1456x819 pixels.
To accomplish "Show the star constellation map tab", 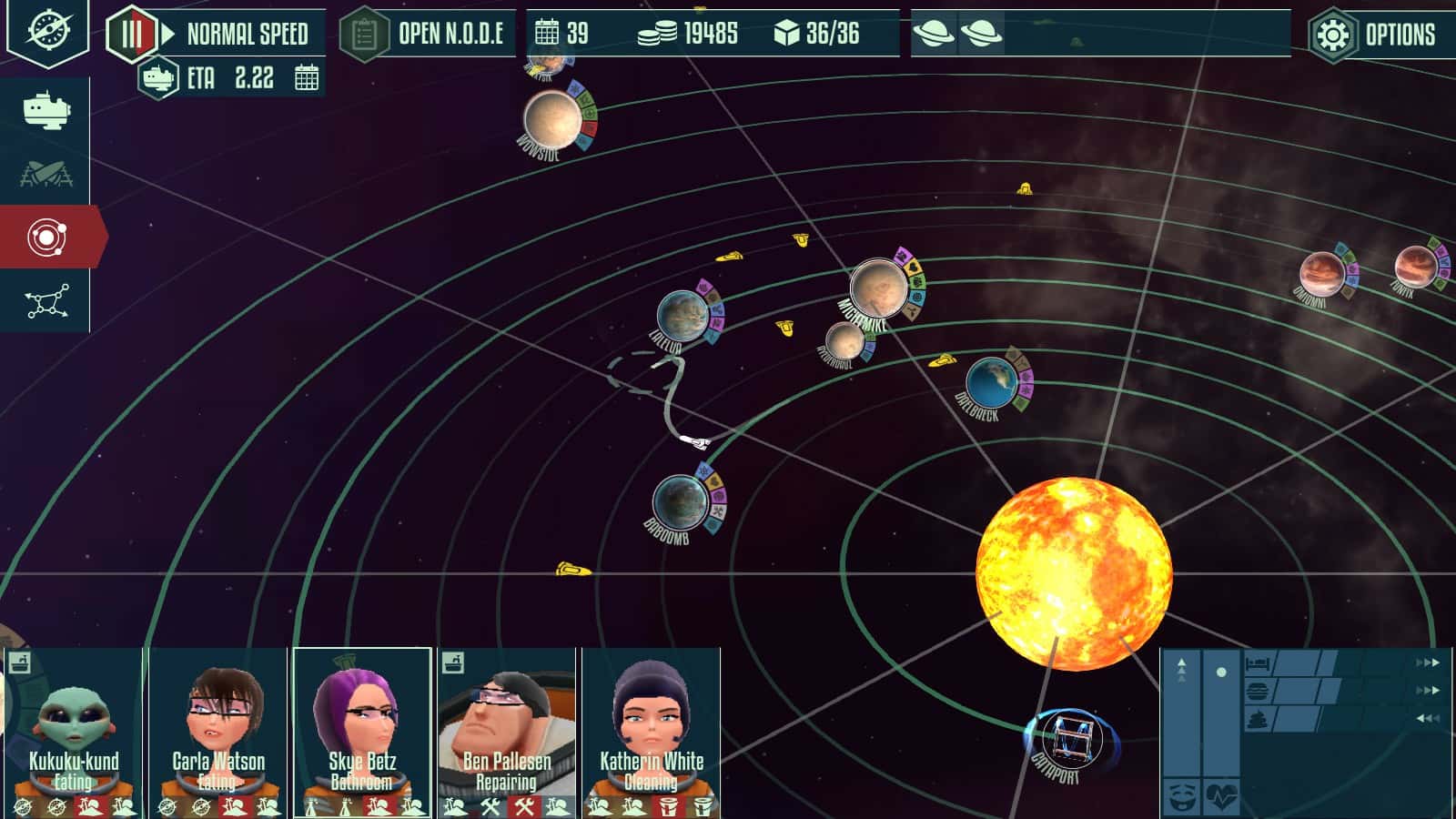I will [46, 301].
